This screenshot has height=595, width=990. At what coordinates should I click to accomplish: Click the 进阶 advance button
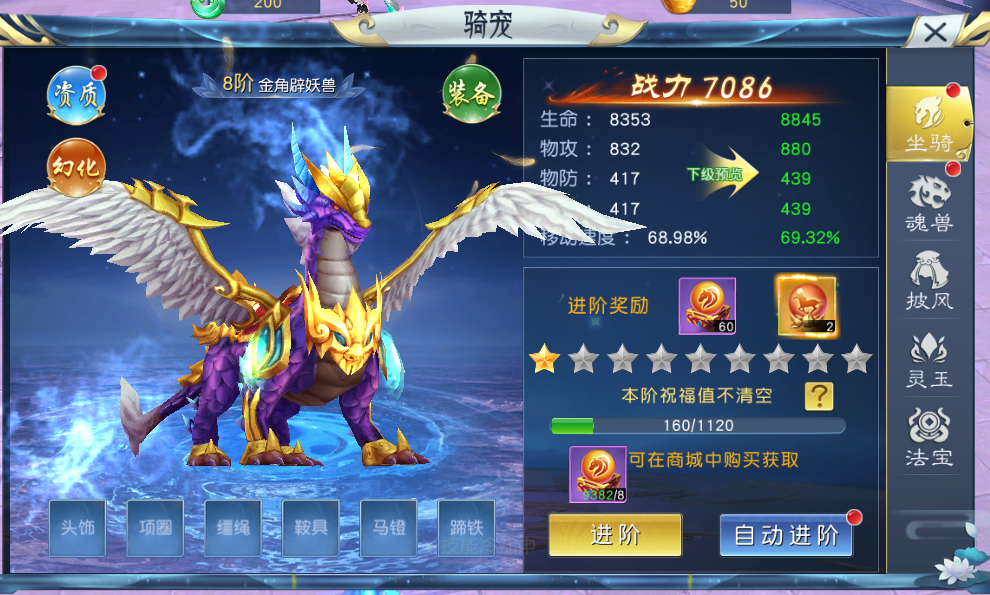coord(615,535)
